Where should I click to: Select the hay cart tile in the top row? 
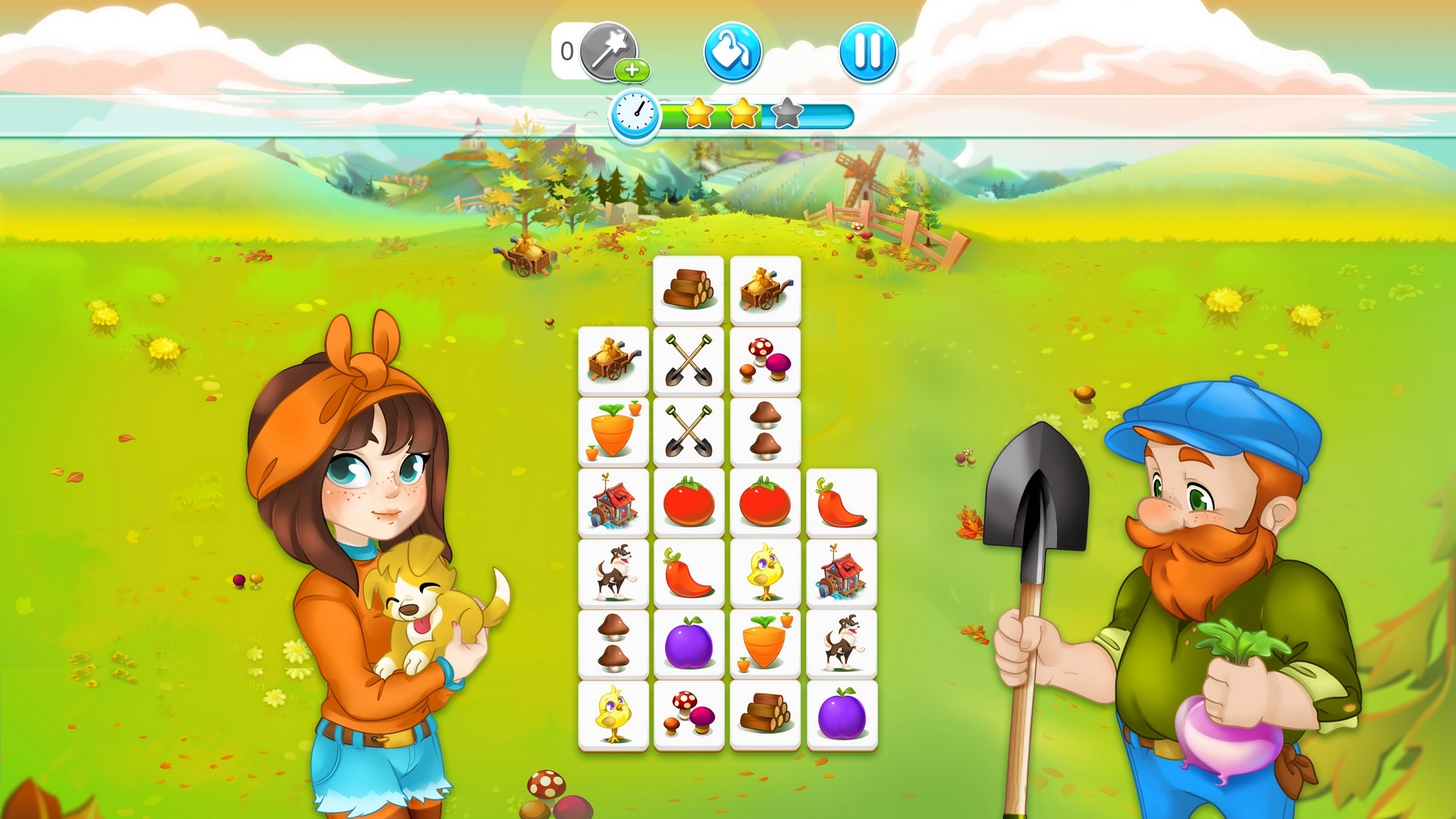pos(764,290)
